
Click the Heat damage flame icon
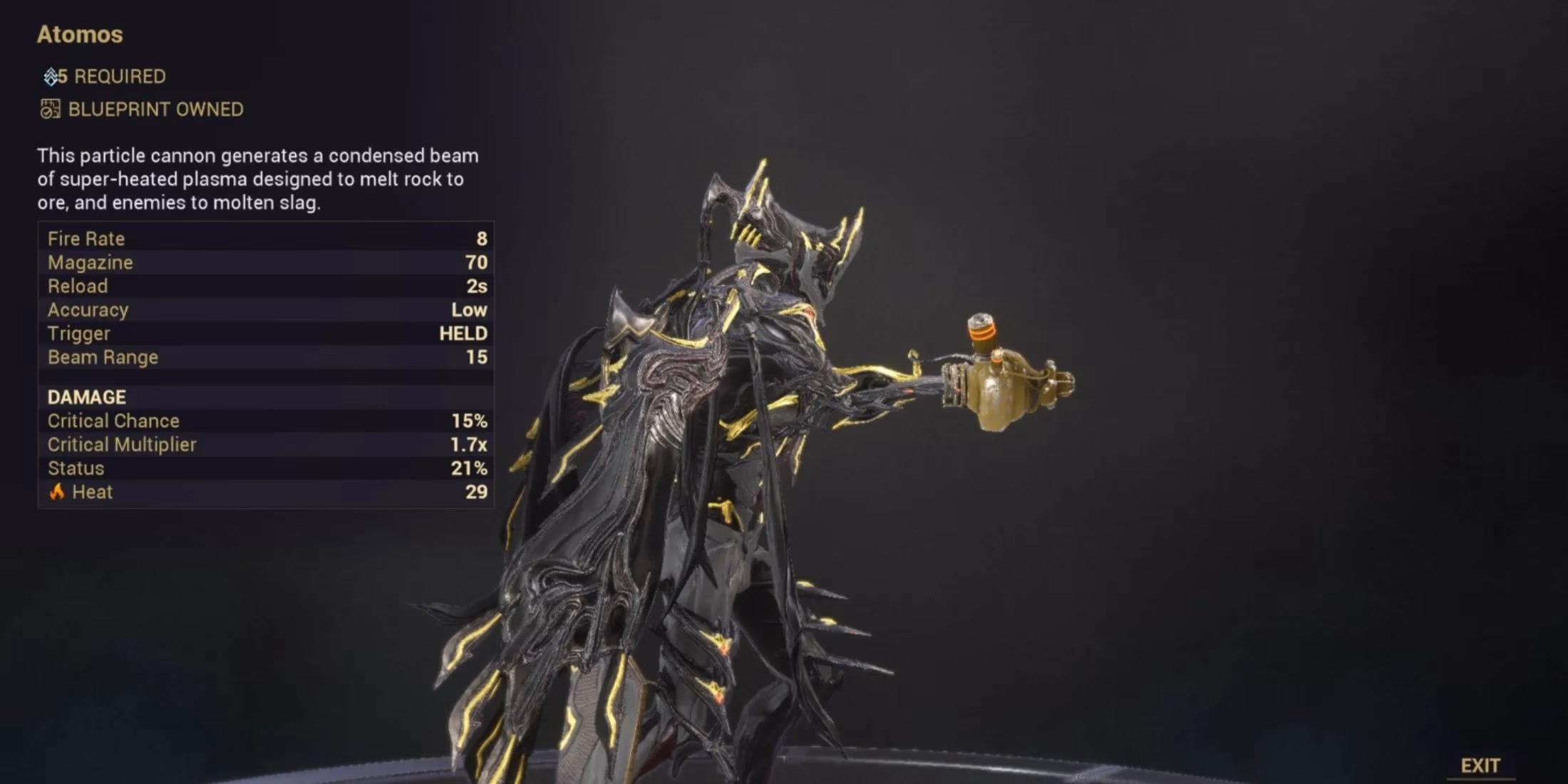tap(56, 491)
